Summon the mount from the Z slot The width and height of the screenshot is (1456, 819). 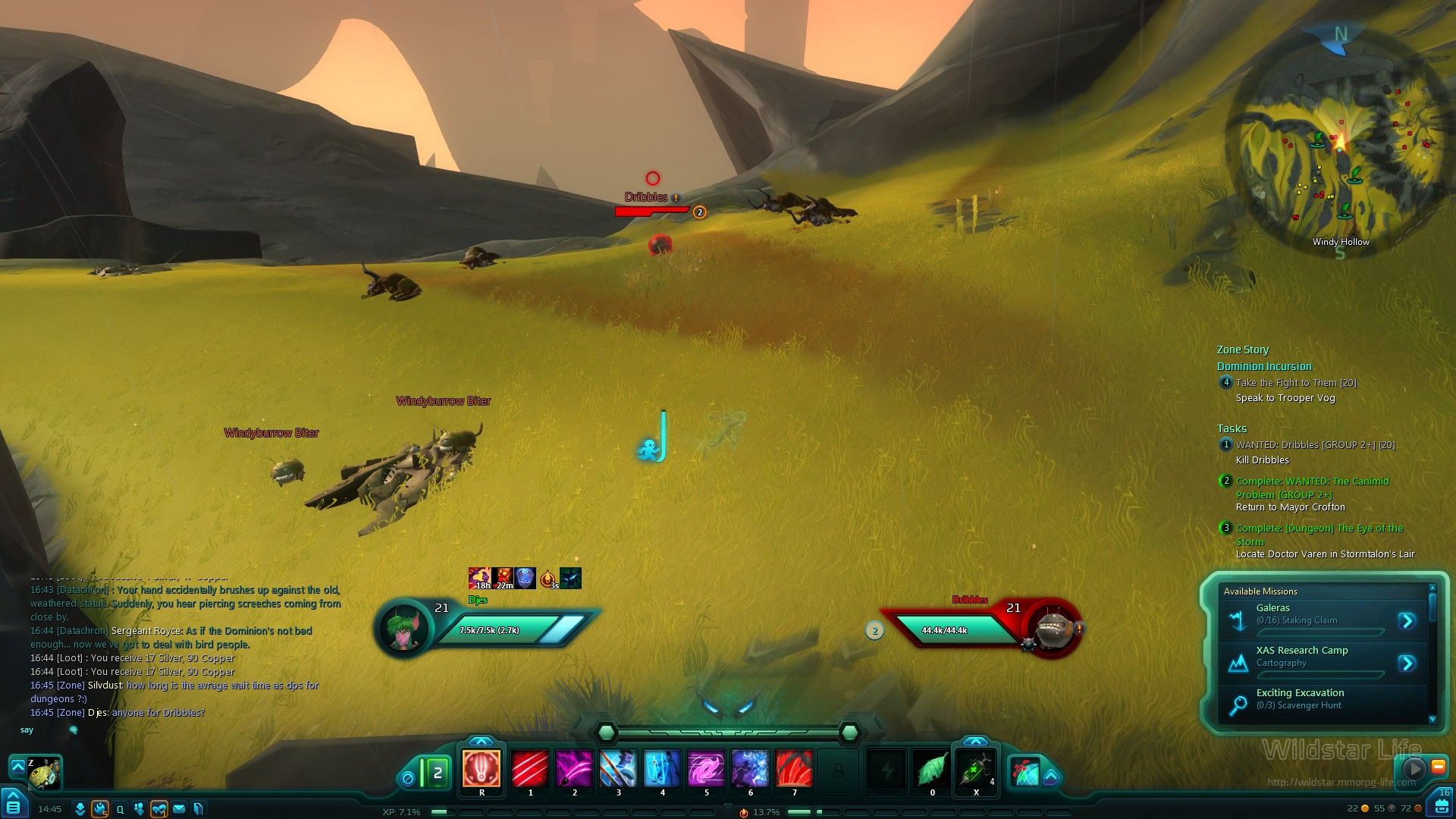point(43,773)
